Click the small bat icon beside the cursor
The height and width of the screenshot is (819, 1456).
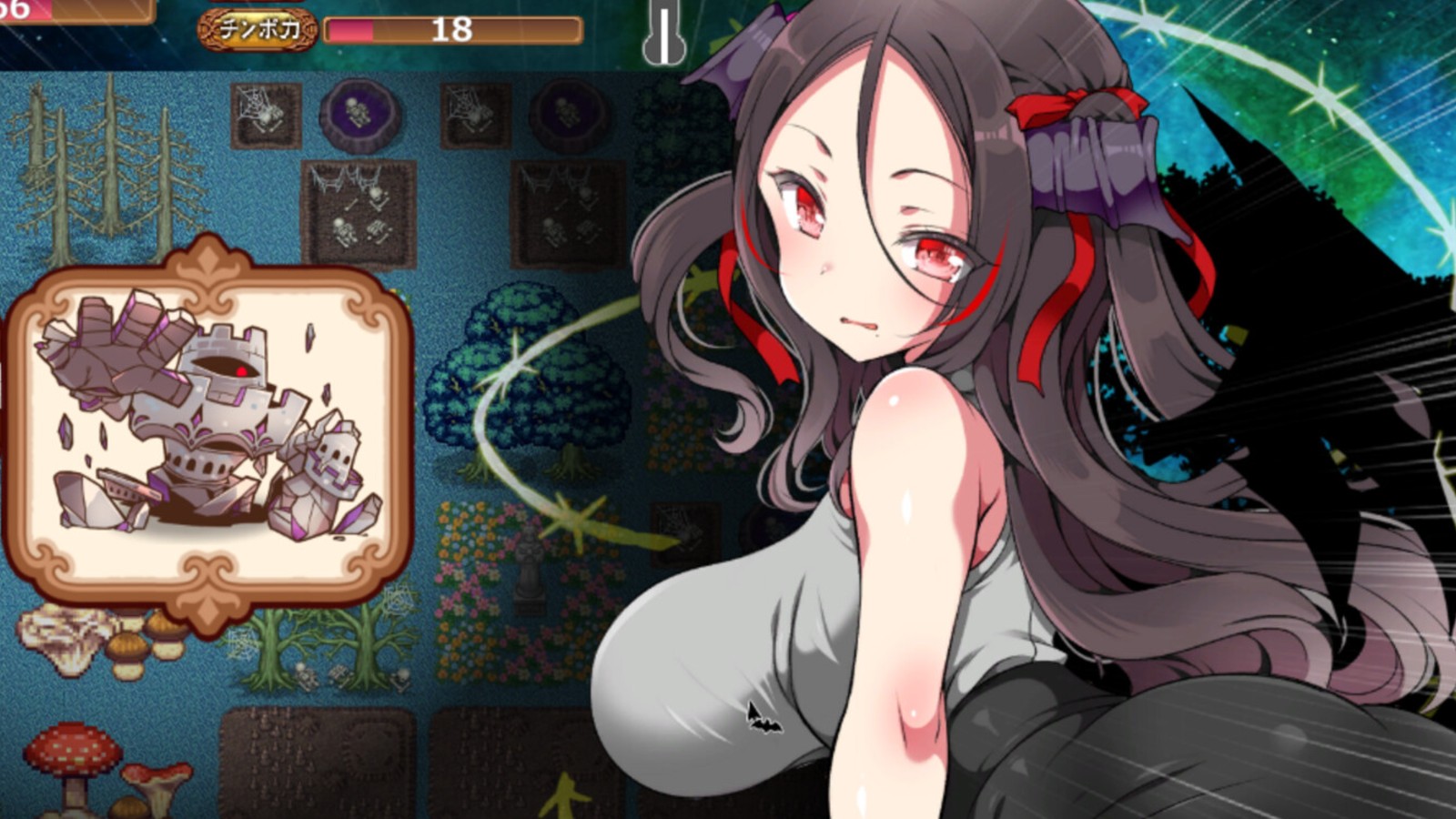[x=767, y=726]
